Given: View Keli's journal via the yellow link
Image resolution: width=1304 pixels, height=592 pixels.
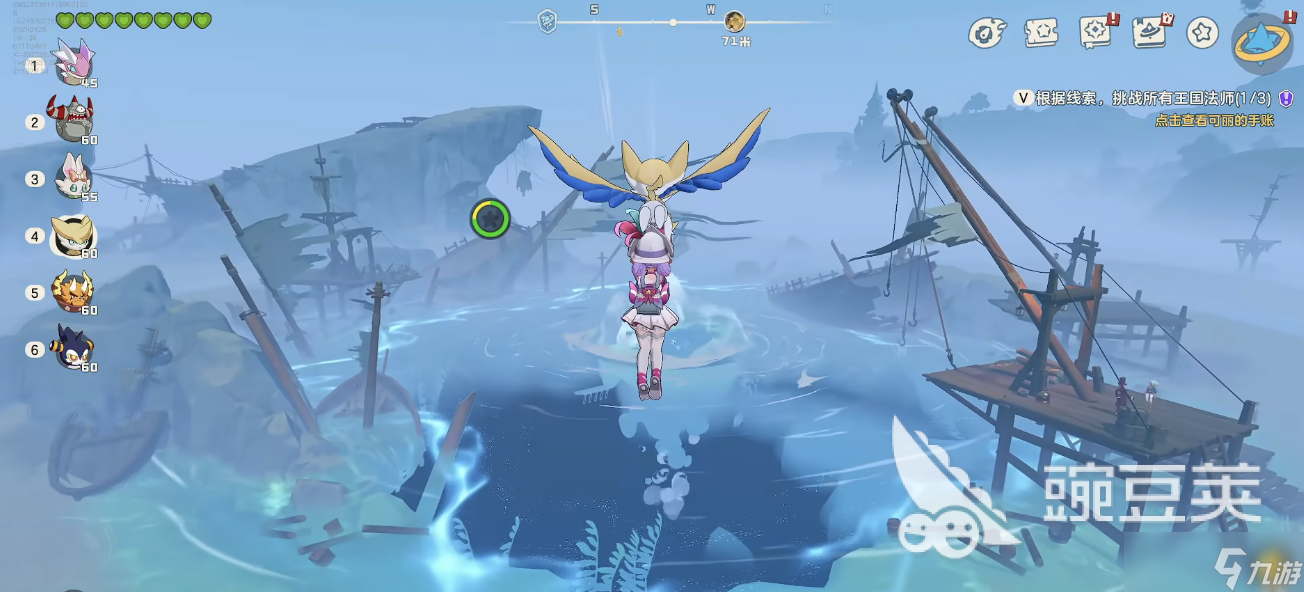Looking at the screenshot, I should click(1214, 120).
